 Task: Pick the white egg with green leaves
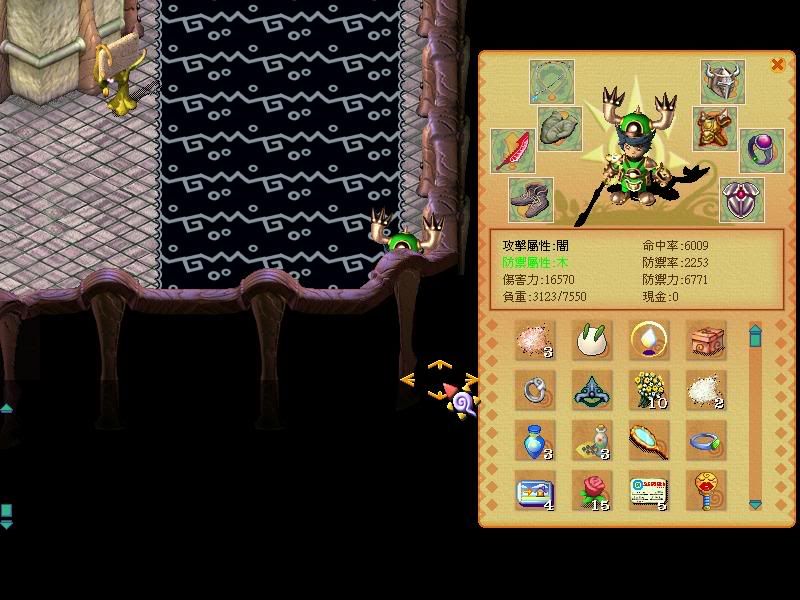tap(592, 341)
